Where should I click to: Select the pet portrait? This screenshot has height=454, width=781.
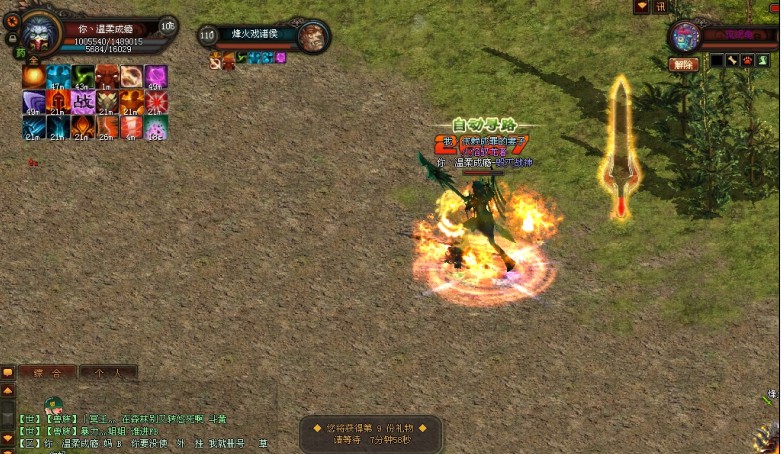pyautogui.click(x=685, y=36)
